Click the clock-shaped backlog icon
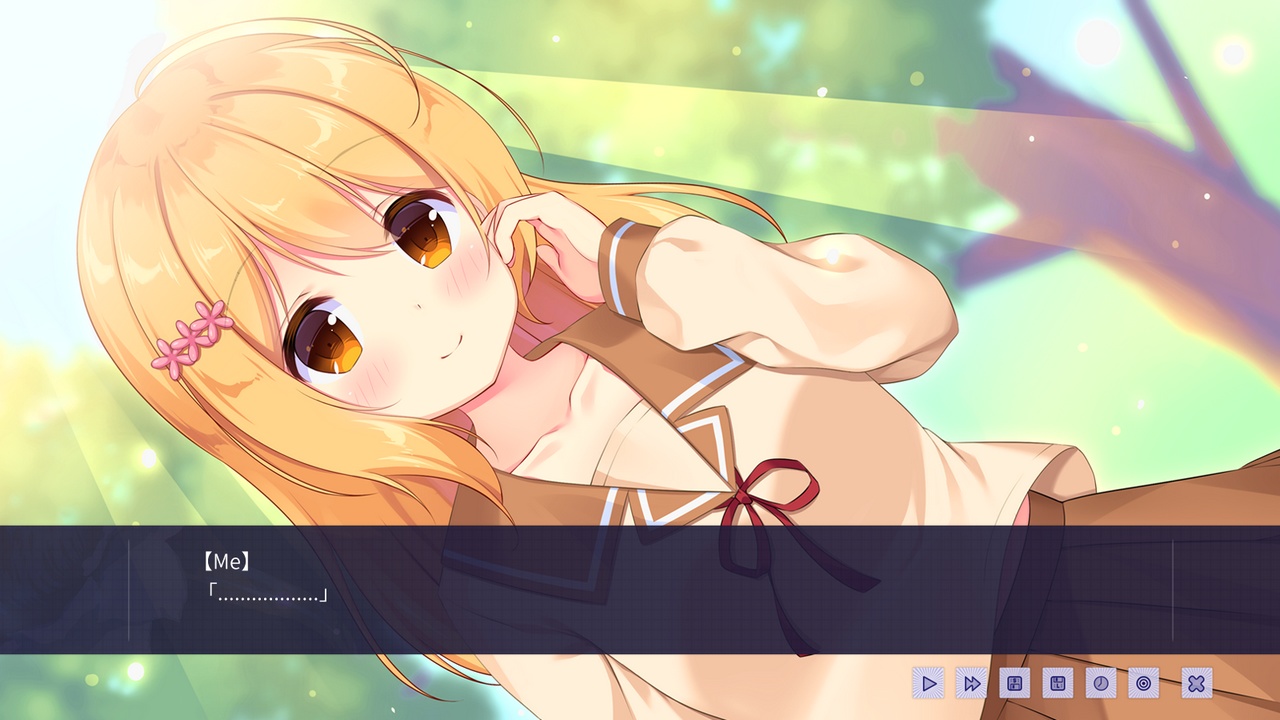The image size is (1280, 720). click(x=1099, y=683)
